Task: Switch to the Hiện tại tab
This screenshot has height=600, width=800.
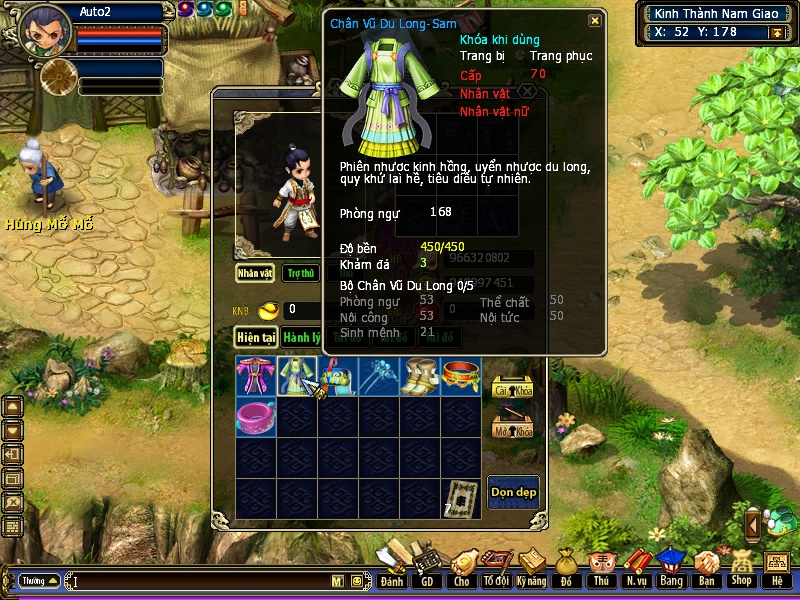Action: pyautogui.click(x=256, y=338)
